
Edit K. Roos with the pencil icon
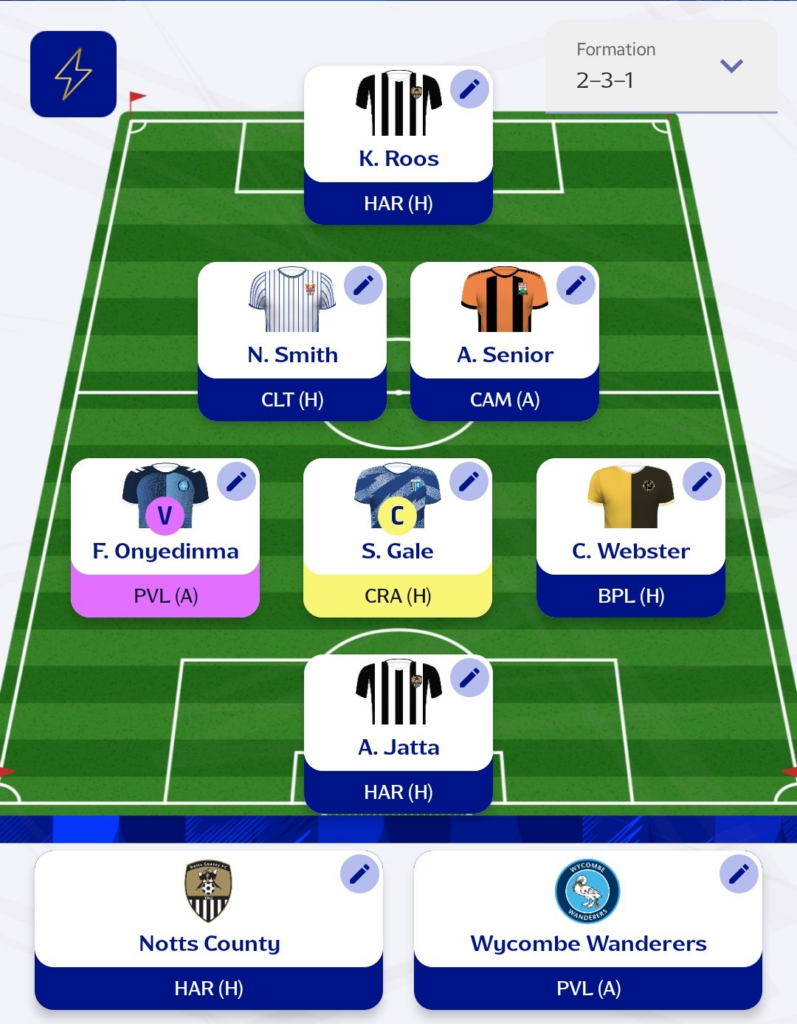click(x=468, y=89)
